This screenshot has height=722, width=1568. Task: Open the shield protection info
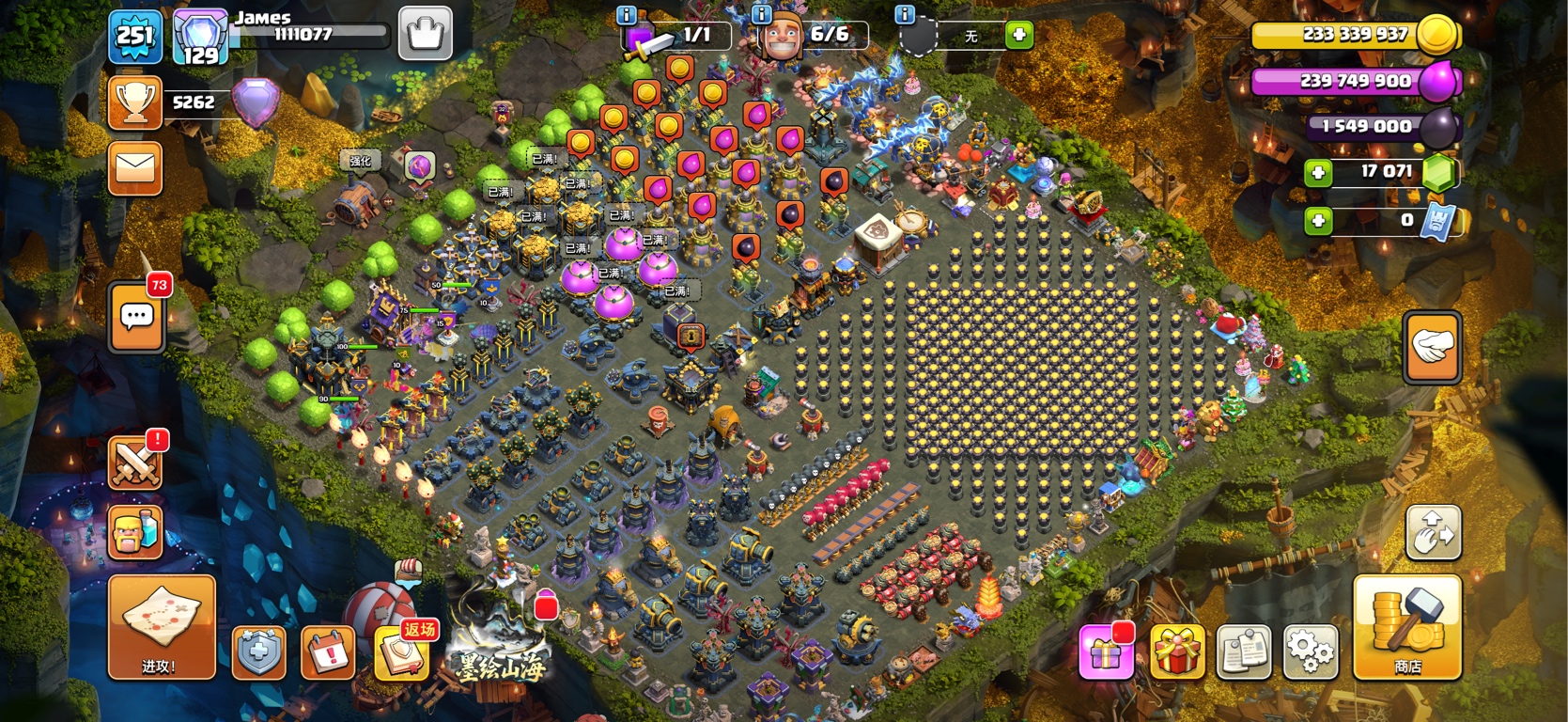(259, 651)
